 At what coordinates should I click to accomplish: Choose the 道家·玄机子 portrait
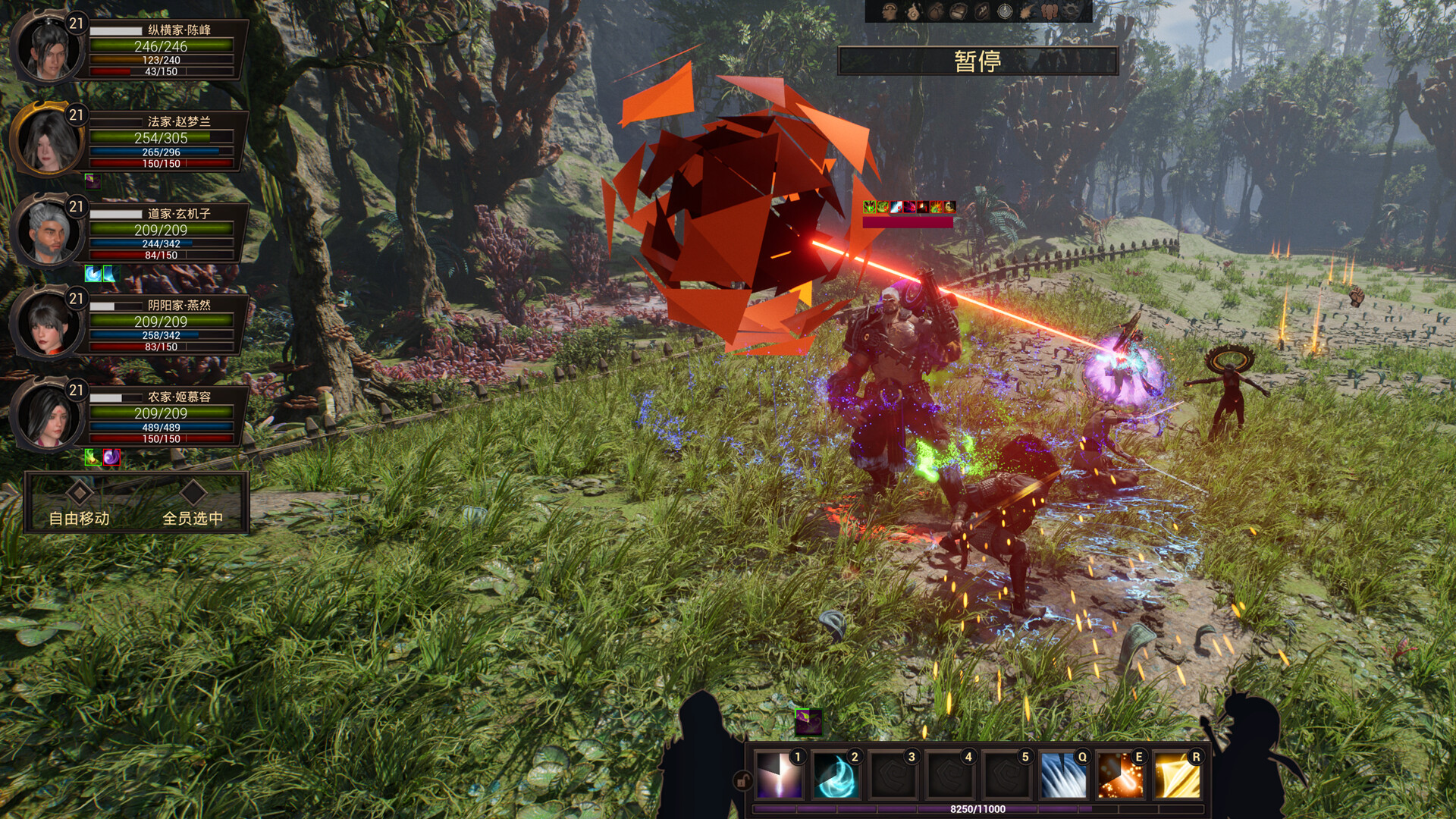(47, 231)
